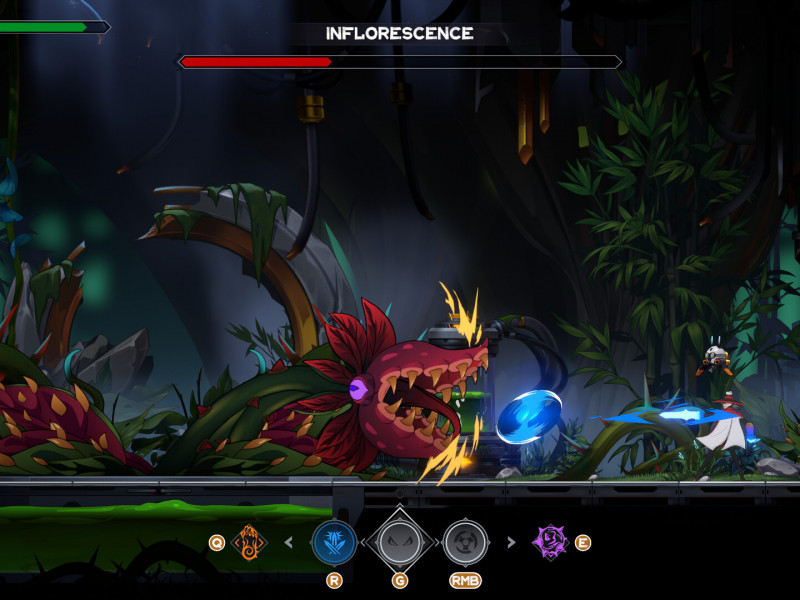Choose the purple spiked-badge ability icon
Image resolution: width=800 pixels, height=600 pixels.
549,542
